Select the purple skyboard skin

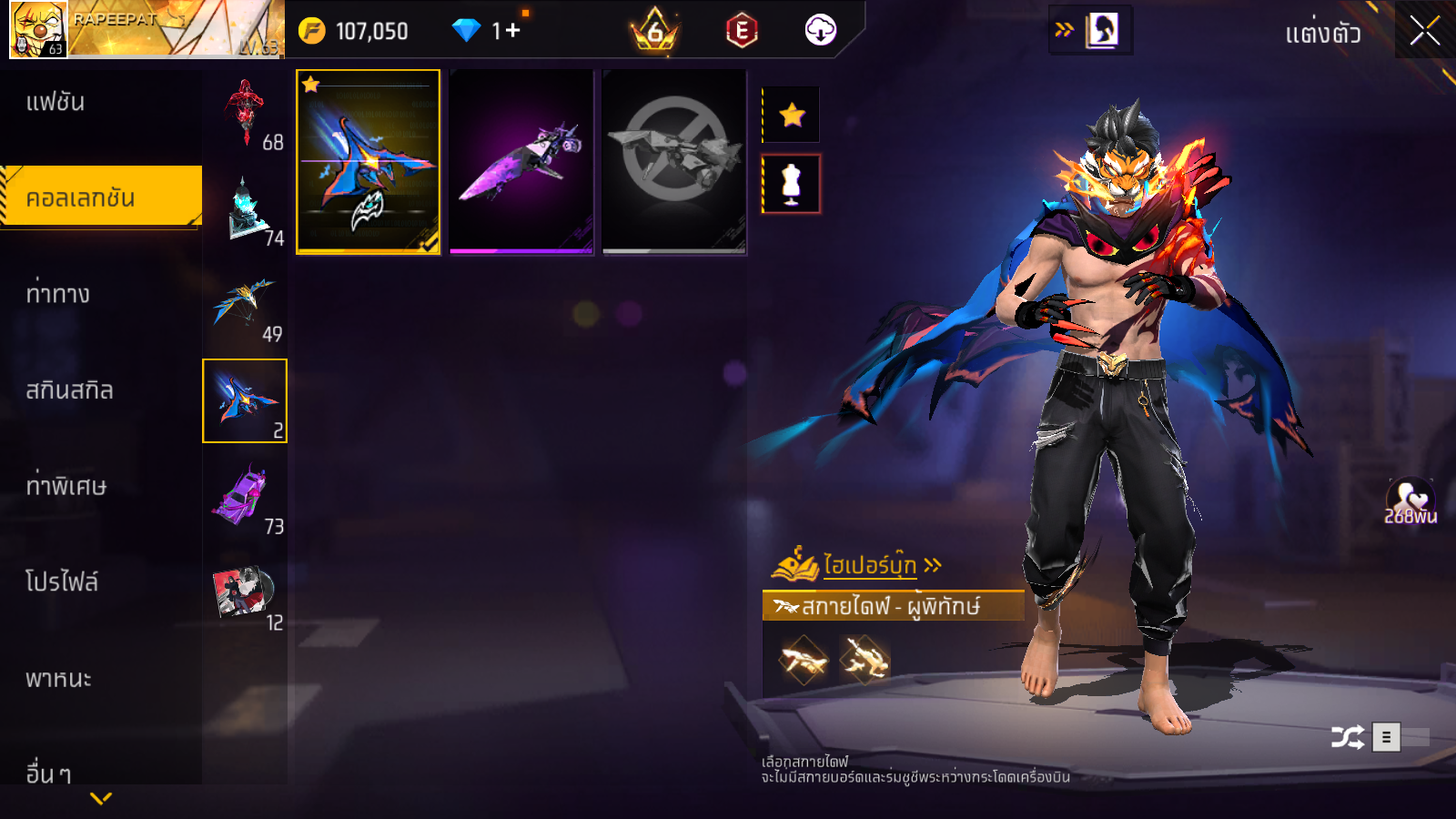[521, 162]
